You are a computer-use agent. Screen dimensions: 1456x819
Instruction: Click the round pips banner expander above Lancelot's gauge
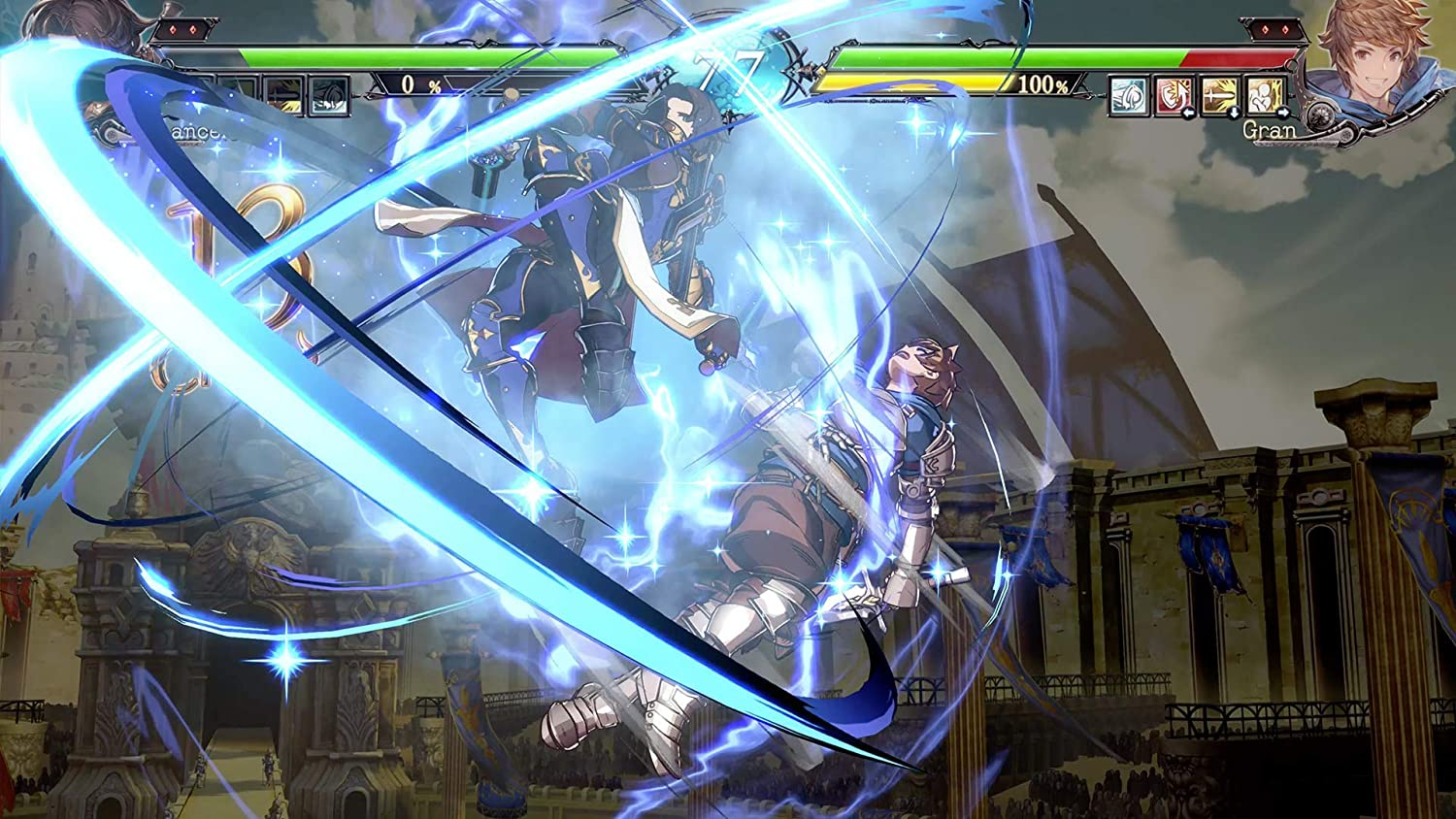[182, 29]
